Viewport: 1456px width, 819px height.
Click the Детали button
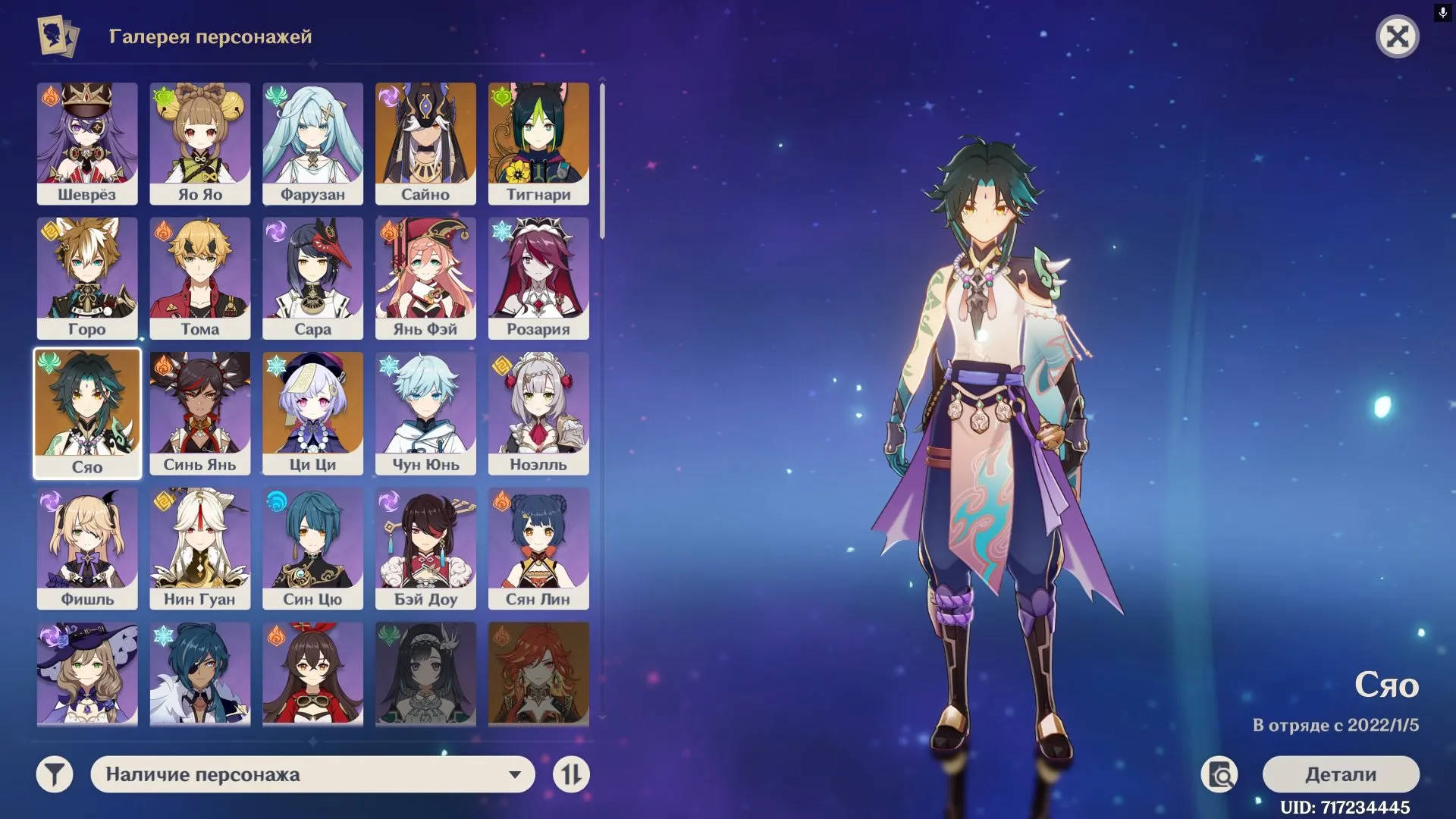click(1340, 775)
